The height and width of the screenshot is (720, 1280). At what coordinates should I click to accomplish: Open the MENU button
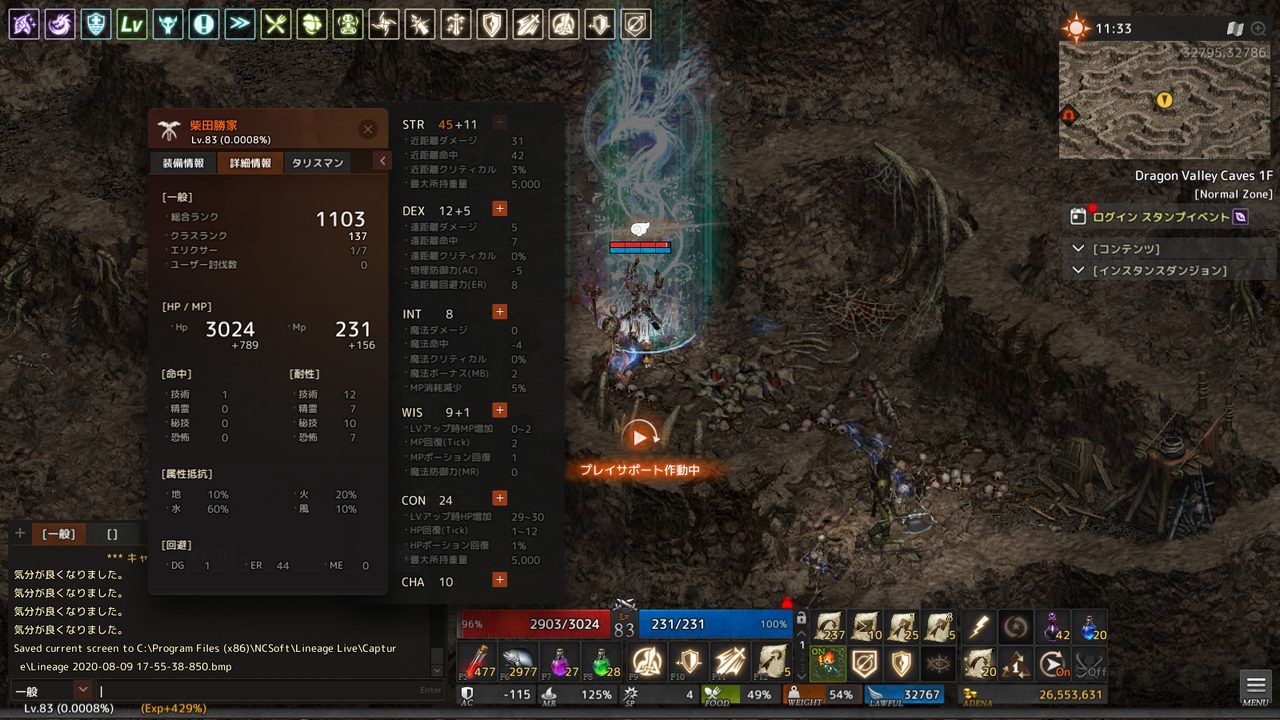click(1256, 687)
